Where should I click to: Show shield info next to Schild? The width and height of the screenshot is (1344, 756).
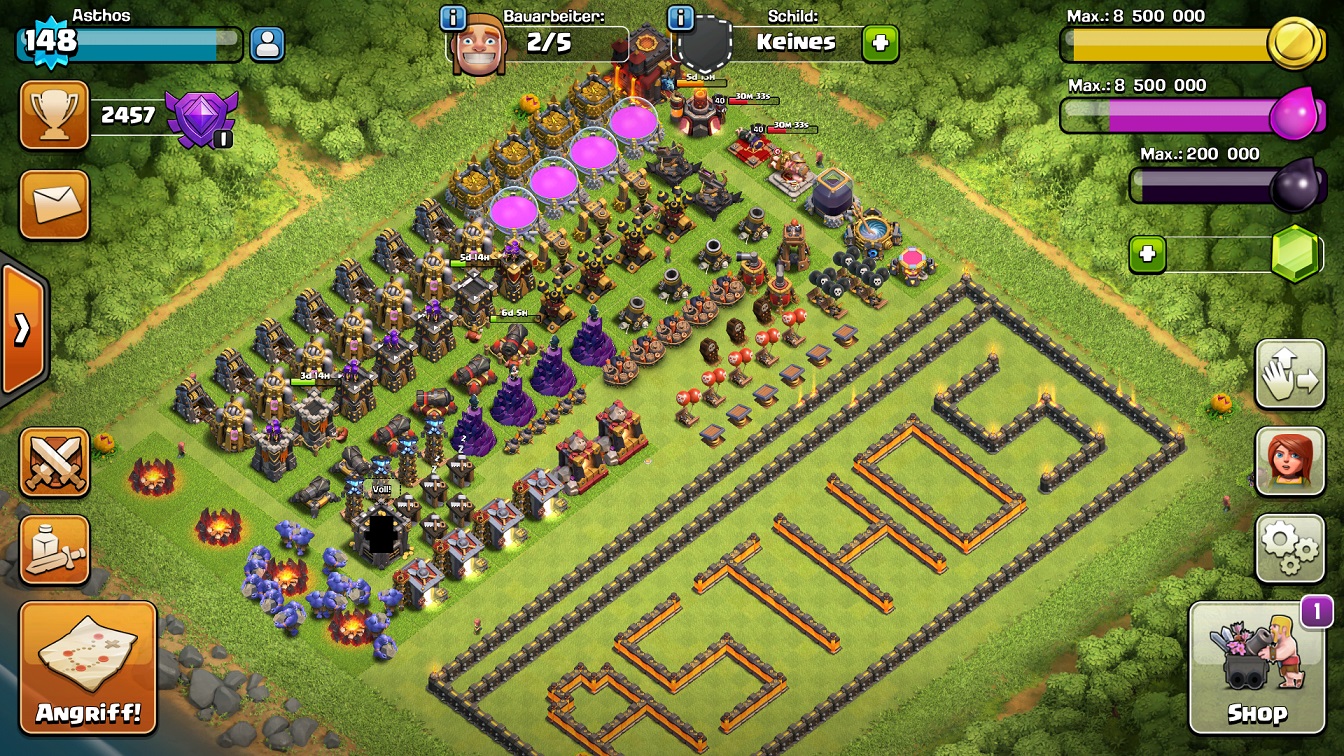680,18
